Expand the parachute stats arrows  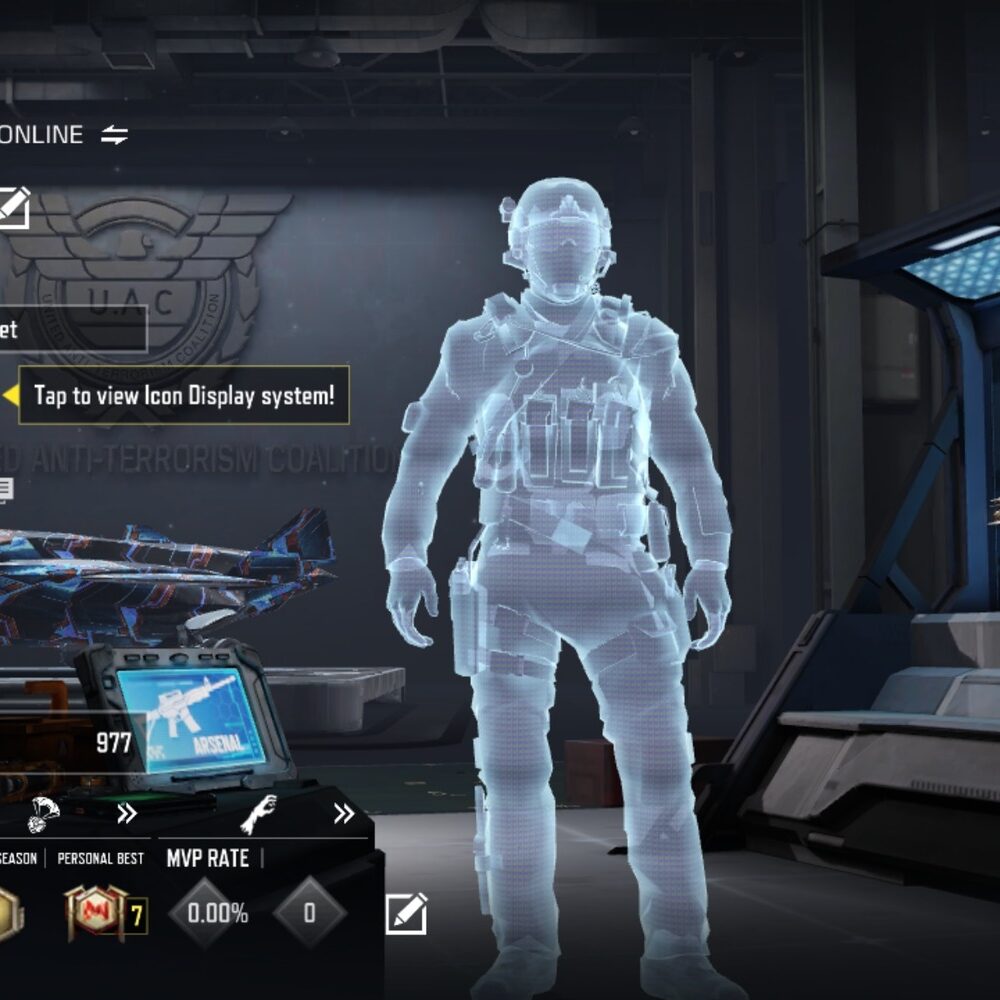pos(127,814)
